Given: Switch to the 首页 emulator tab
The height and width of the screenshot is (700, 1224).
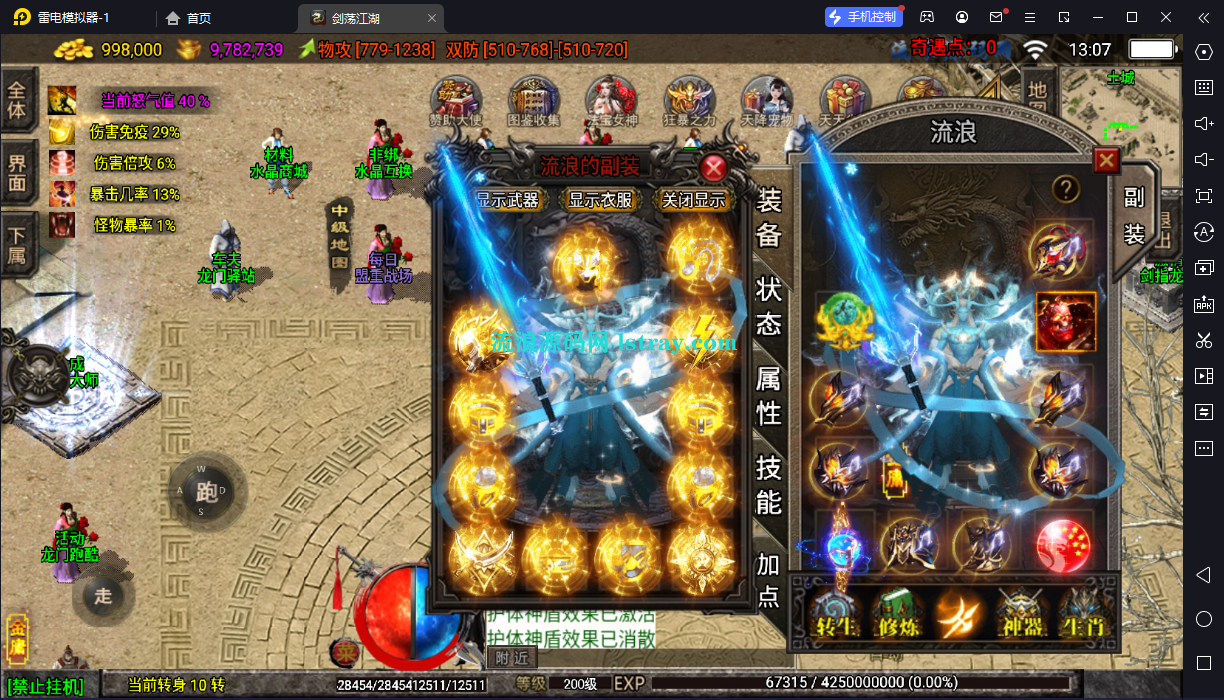Looking at the screenshot, I should pyautogui.click(x=188, y=18).
